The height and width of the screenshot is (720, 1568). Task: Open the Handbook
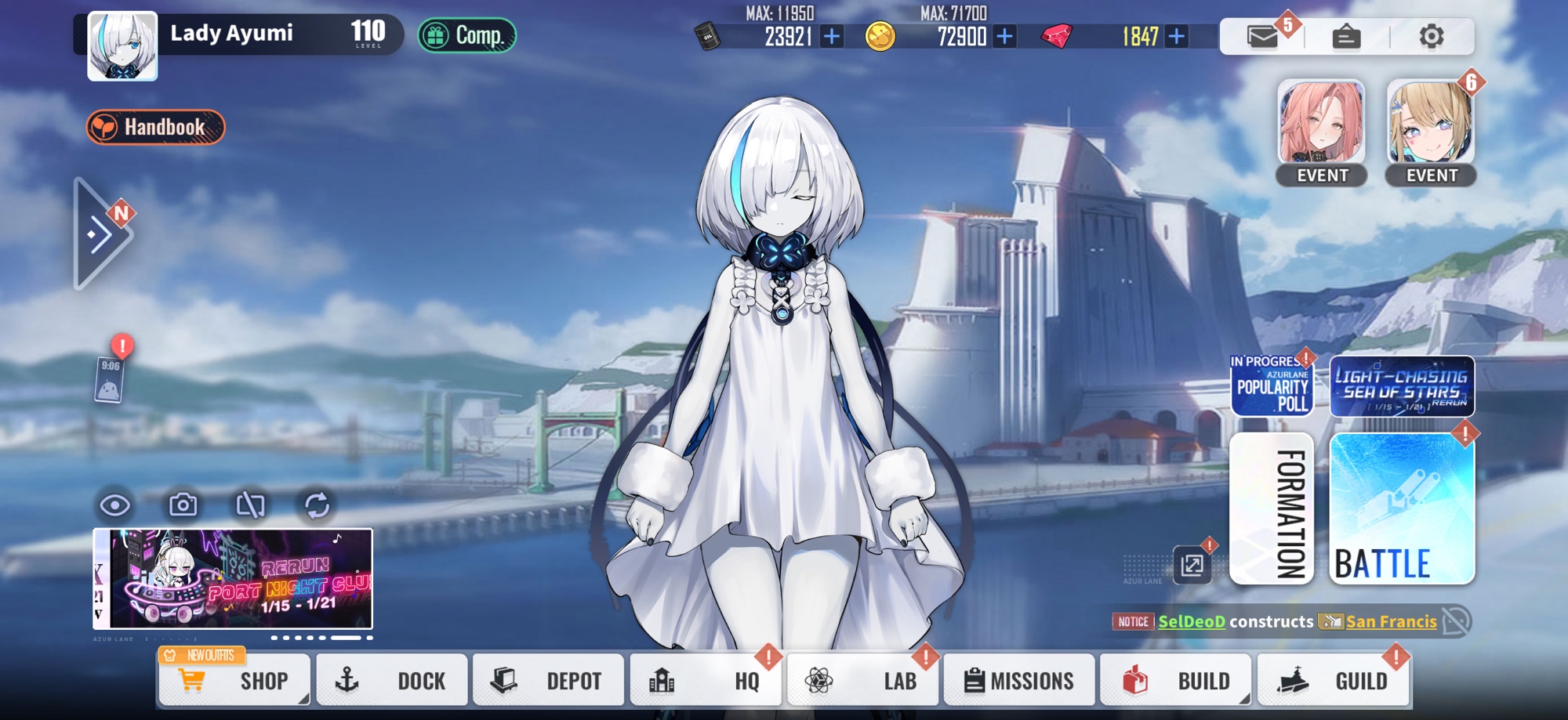pyautogui.click(x=155, y=127)
